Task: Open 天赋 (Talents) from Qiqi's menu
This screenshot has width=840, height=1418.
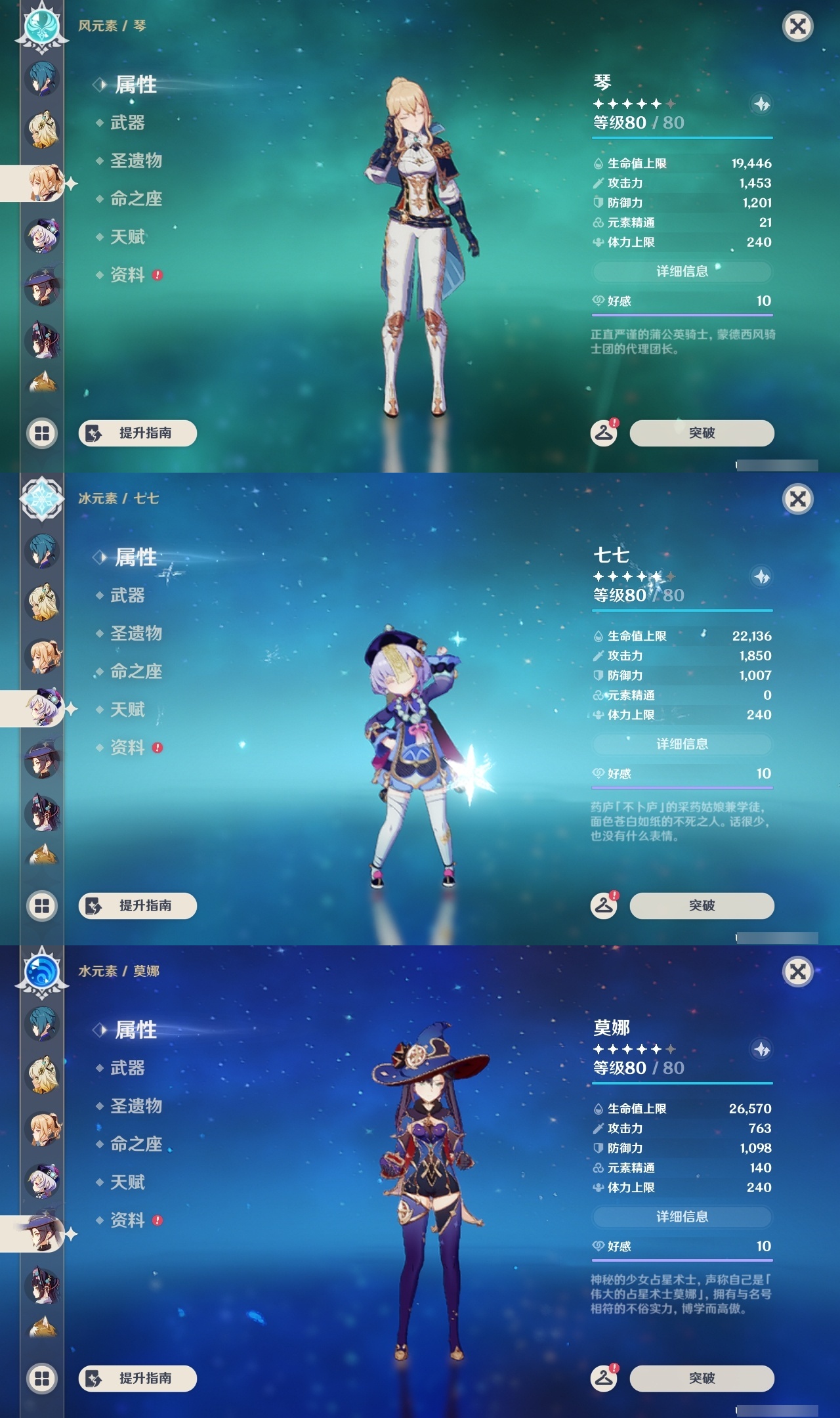Action: click(x=129, y=710)
